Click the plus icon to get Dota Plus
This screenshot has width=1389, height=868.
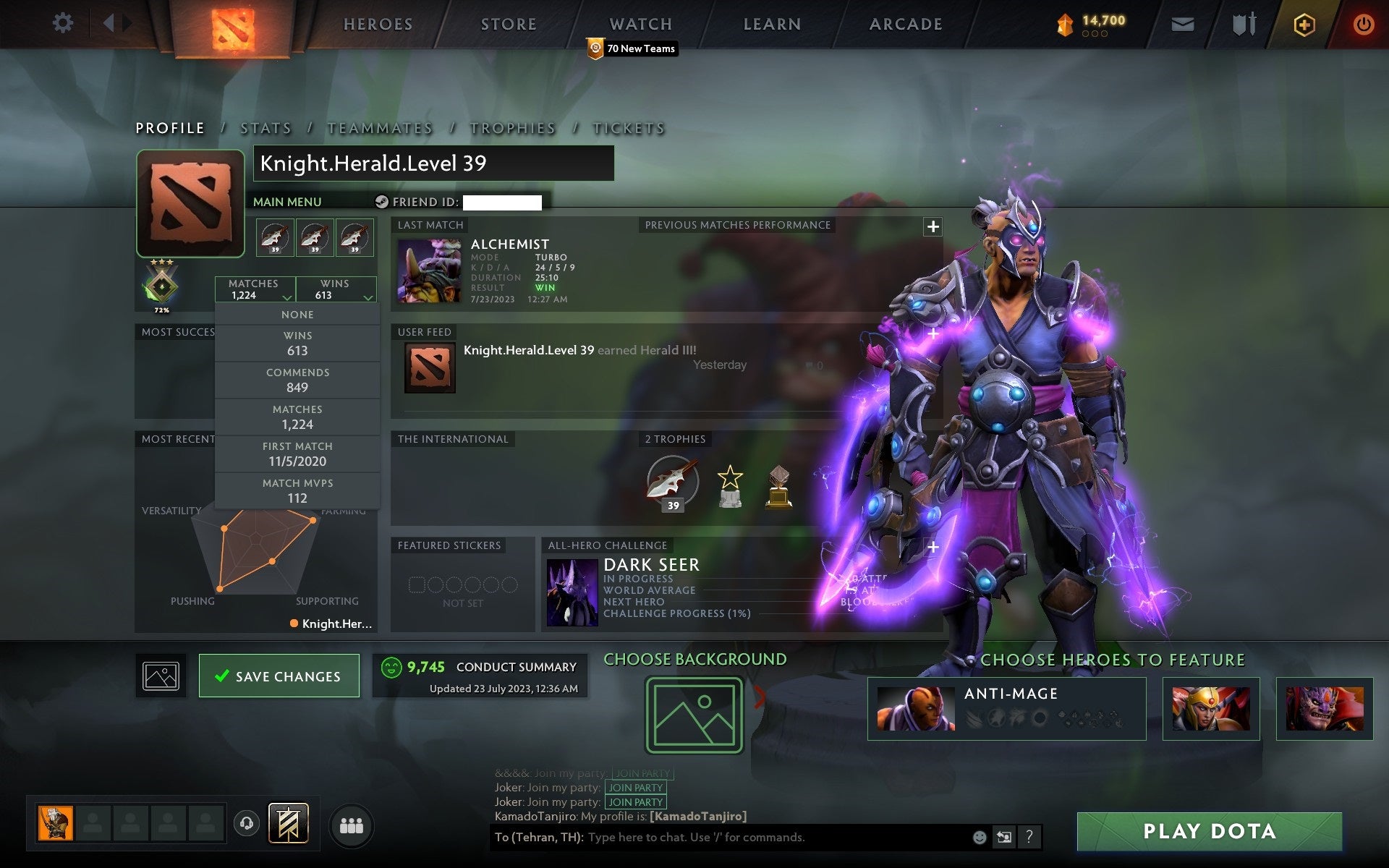[1303, 23]
